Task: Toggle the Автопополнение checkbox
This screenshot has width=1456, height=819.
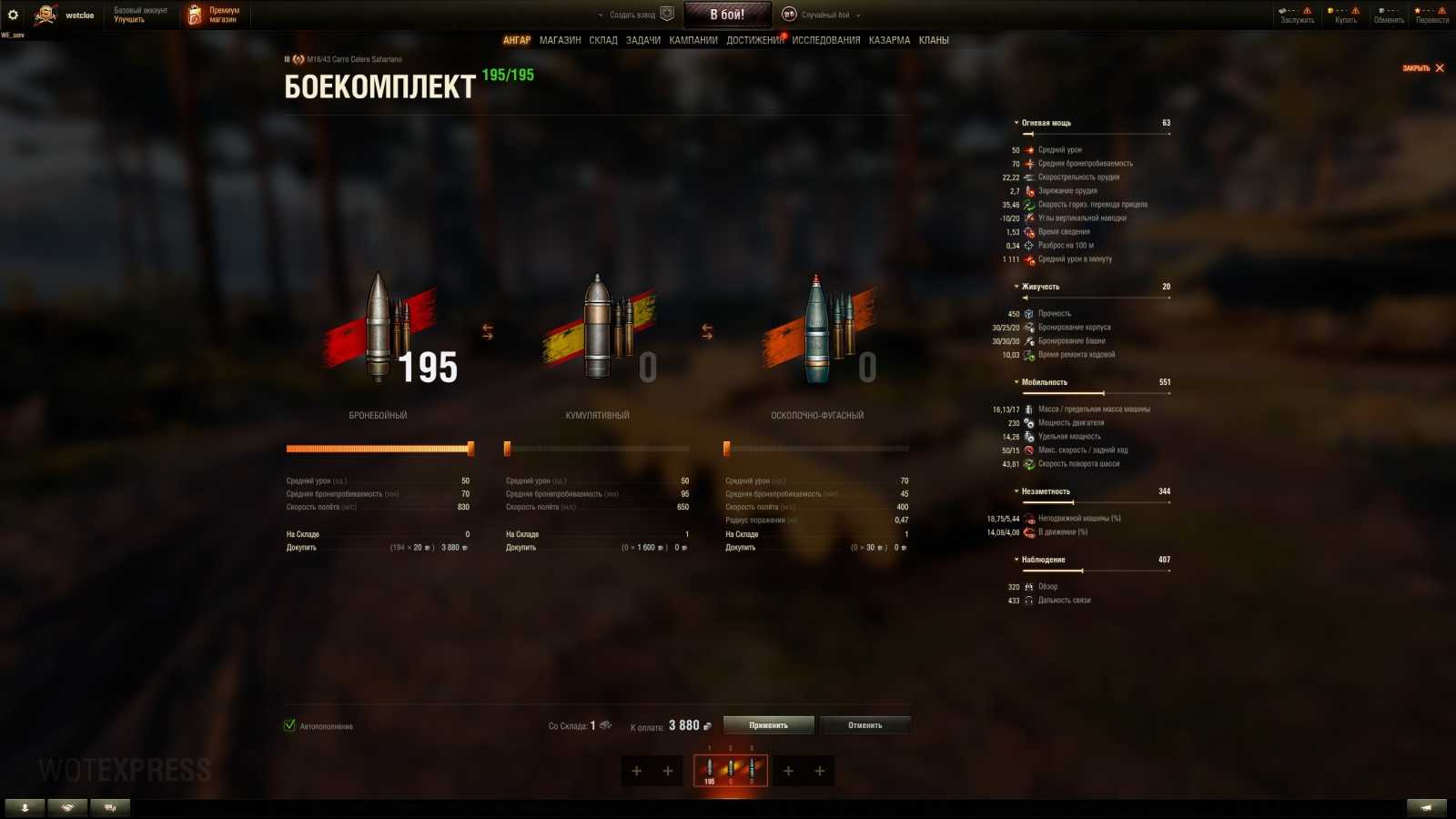Action: (290, 726)
